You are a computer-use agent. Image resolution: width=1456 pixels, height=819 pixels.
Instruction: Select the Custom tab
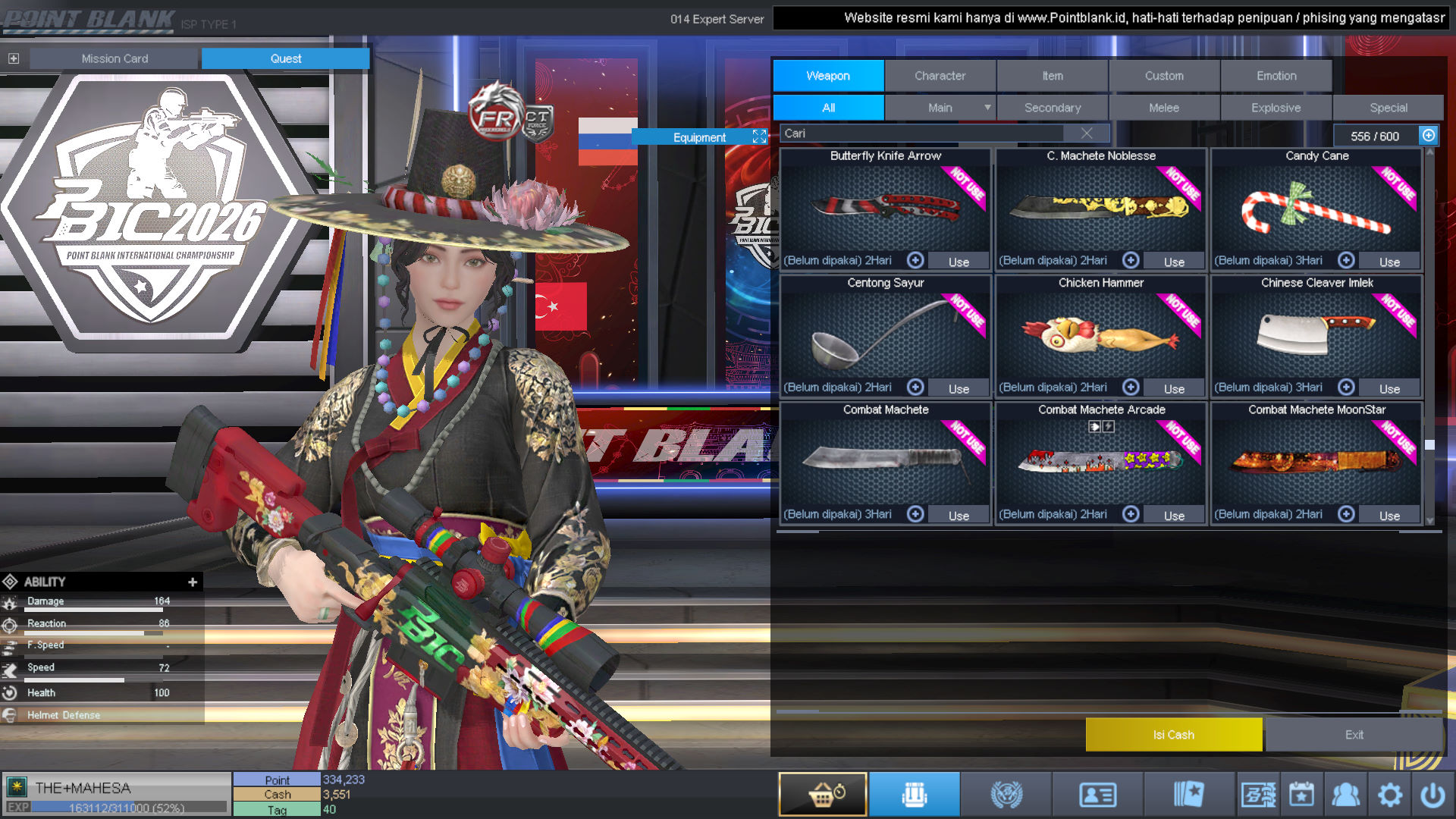[1164, 76]
